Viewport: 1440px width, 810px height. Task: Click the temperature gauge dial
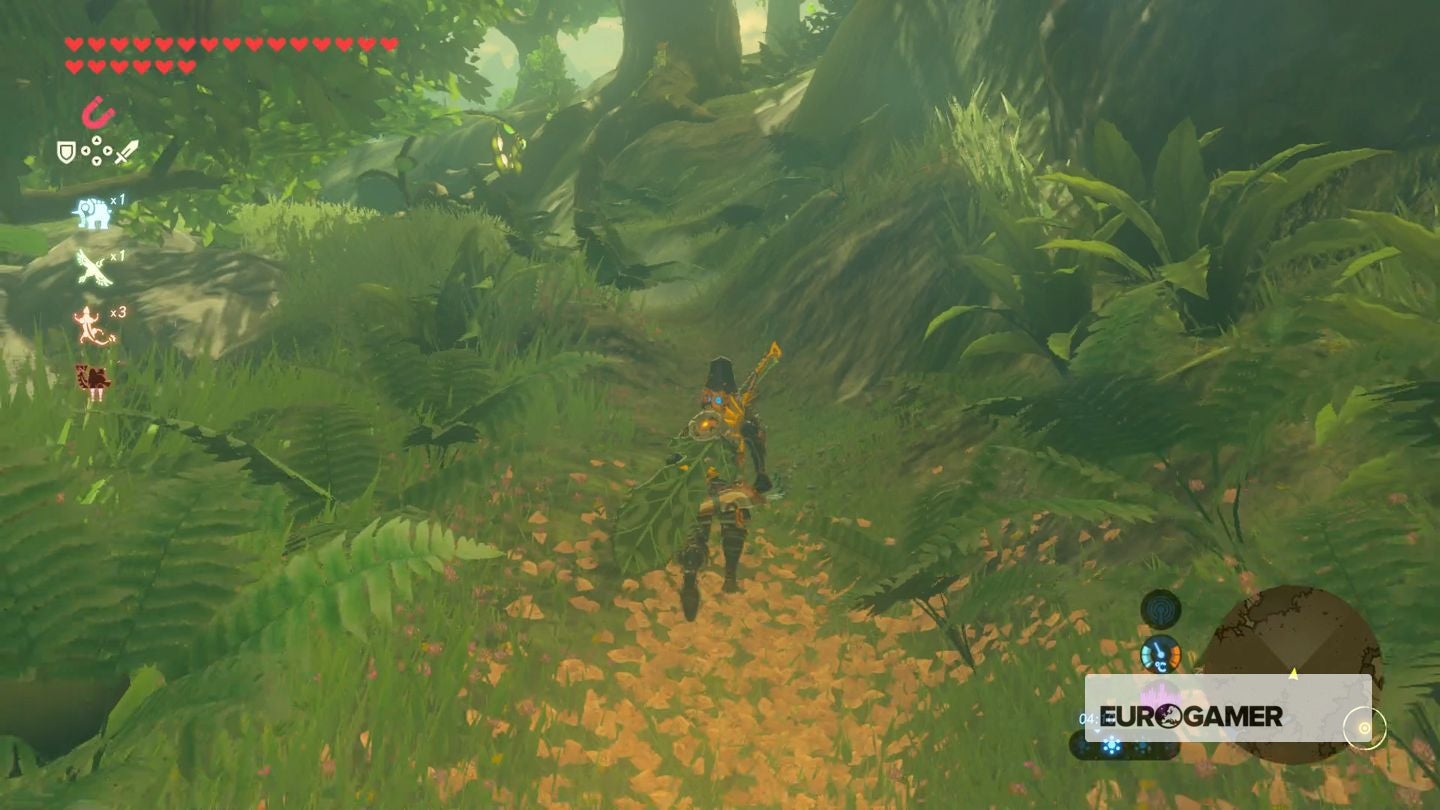coord(1163,654)
